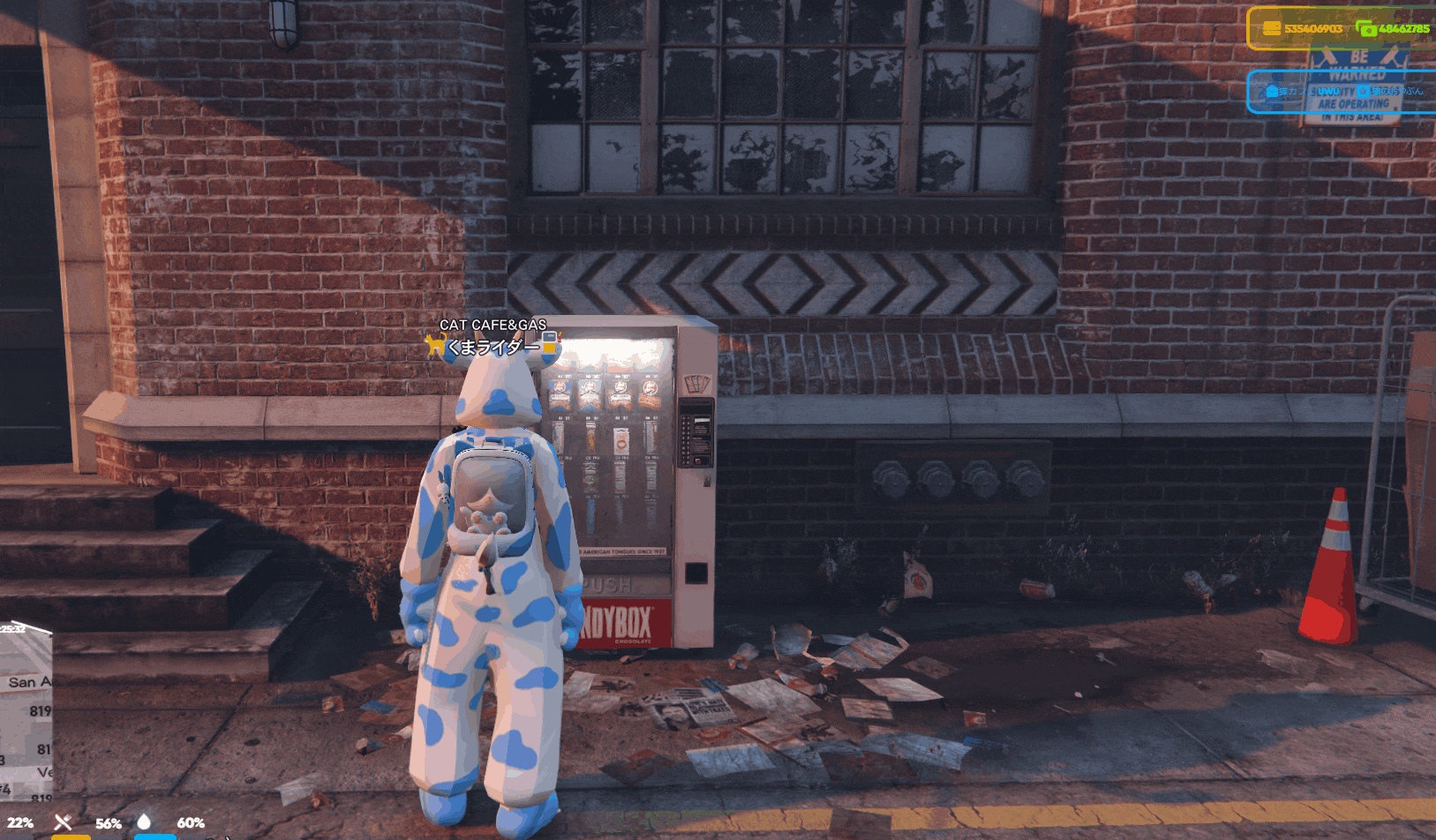
Task: Click the 60% thirst percentage
Action: coord(192,822)
